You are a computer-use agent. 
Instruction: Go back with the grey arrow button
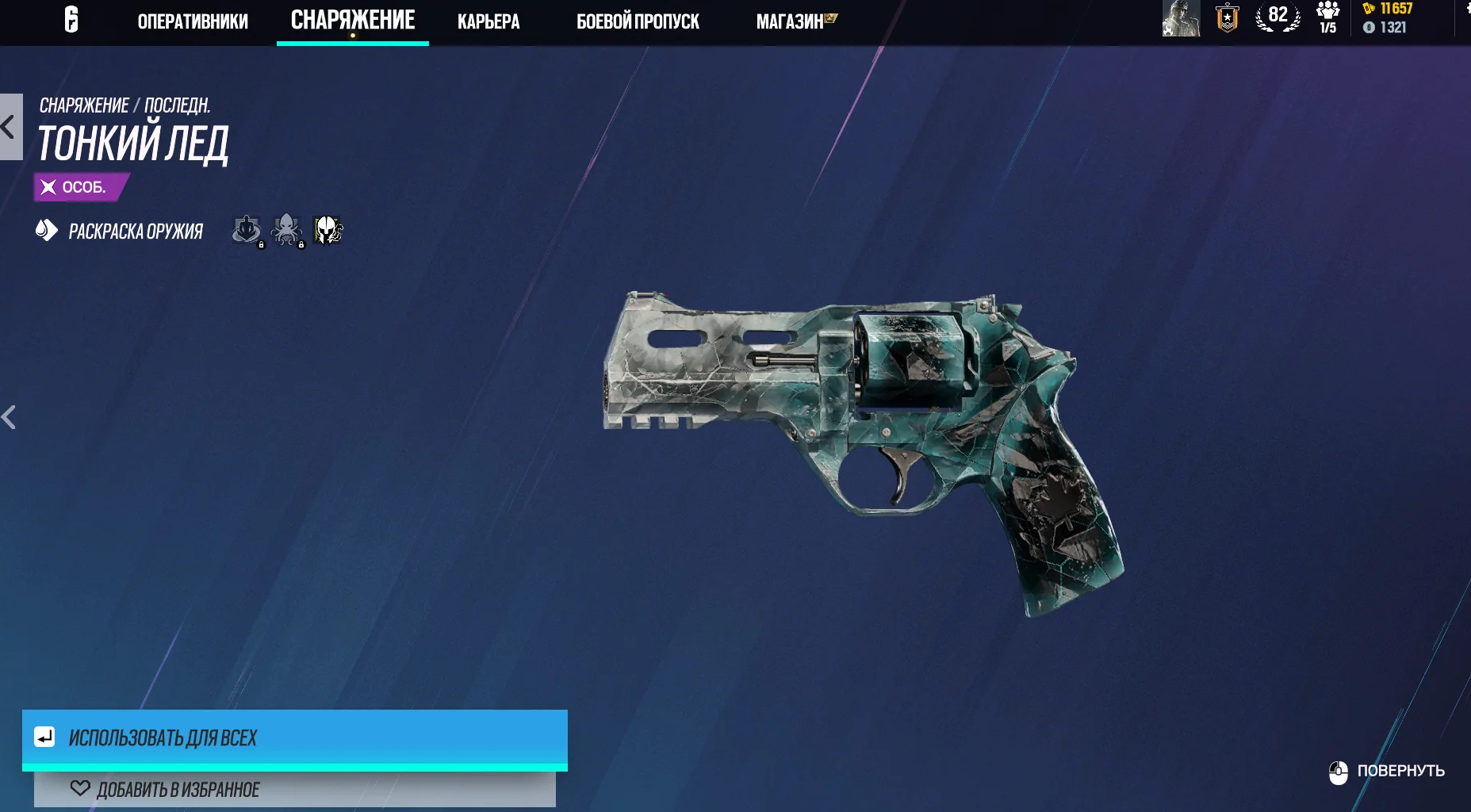pos(10,127)
